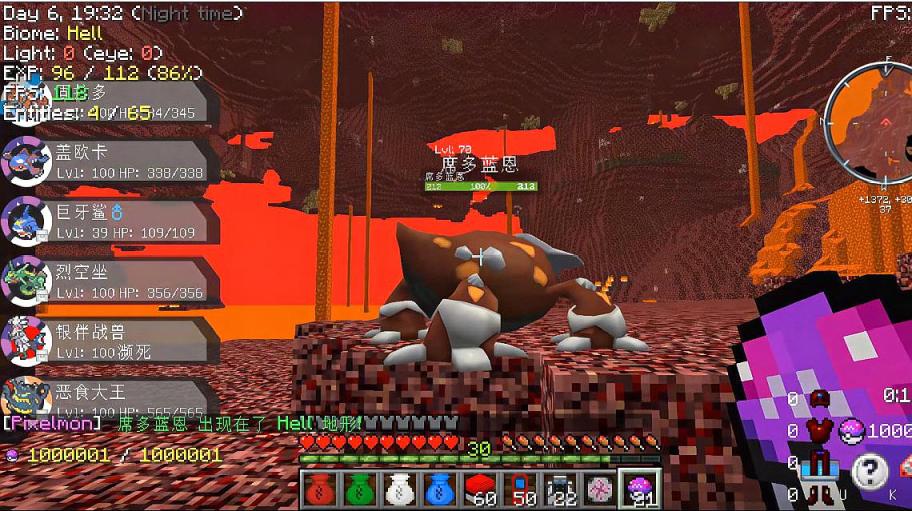Screen dimensions: 912x511
Task: Select the red pouch hotbar slot
Action: coord(320,488)
